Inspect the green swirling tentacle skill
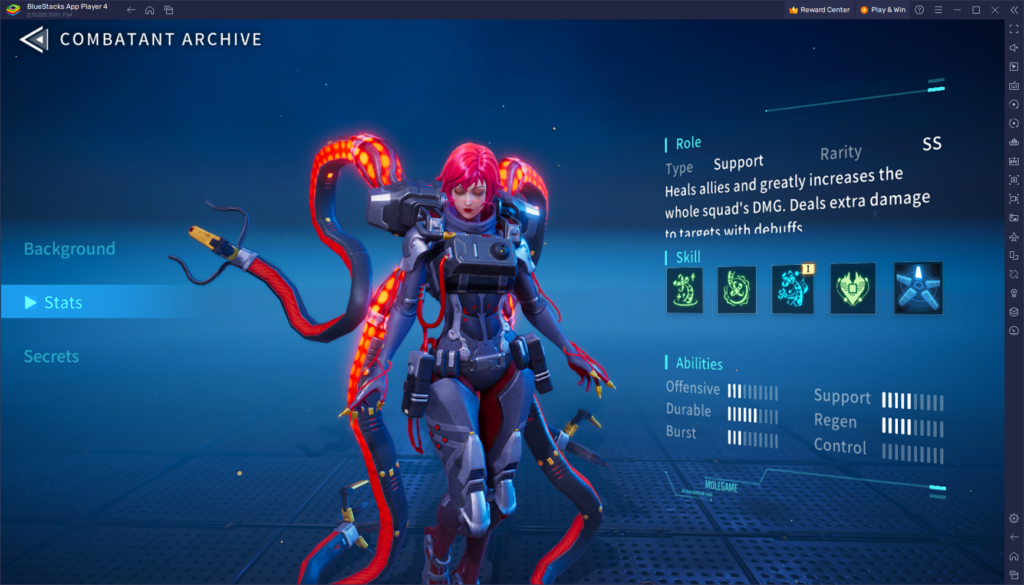1024x585 pixels. pyautogui.click(x=738, y=290)
